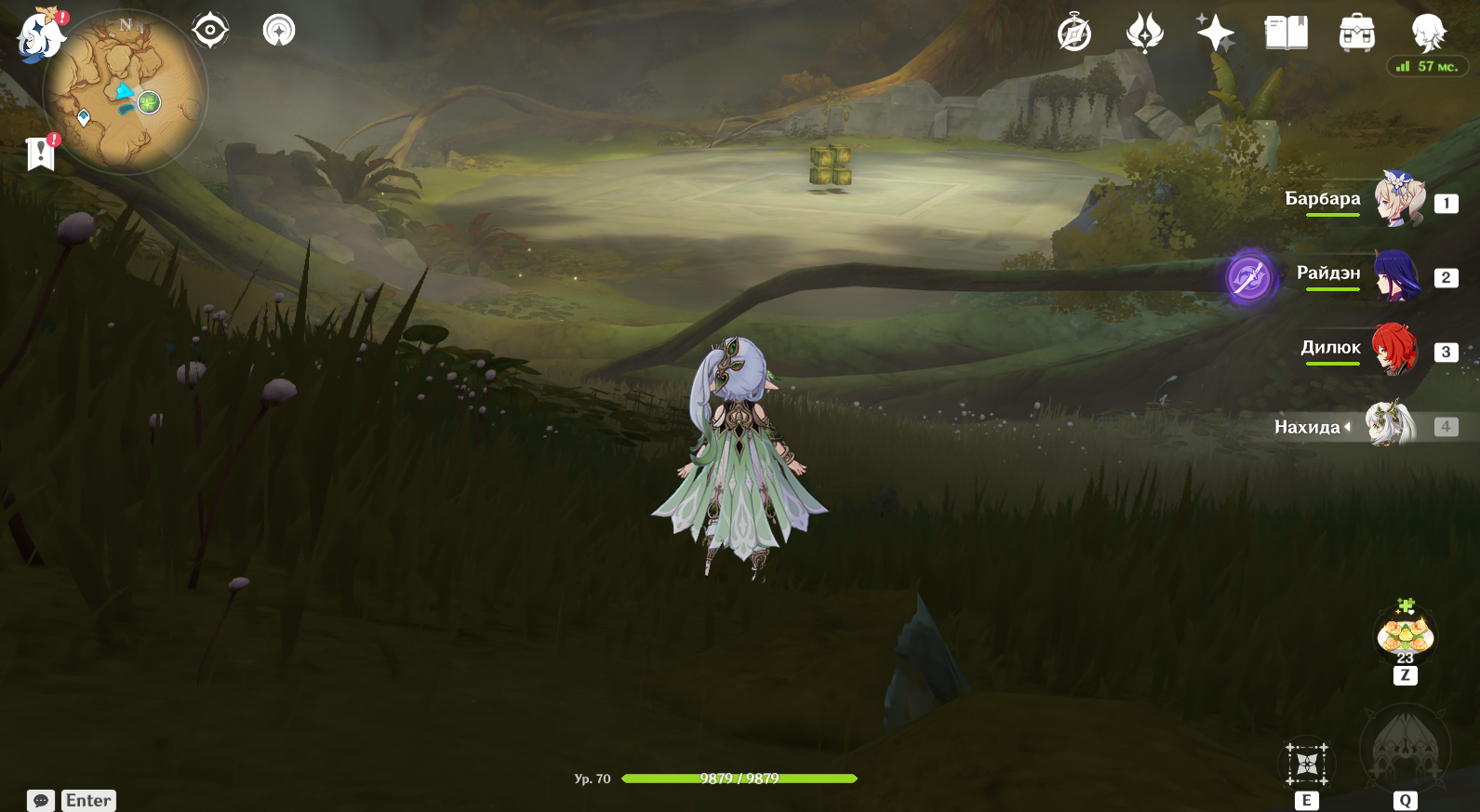Open the events flame-crest icon
Screen dimensions: 1480x812
pyautogui.click(x=1144, y=33)
